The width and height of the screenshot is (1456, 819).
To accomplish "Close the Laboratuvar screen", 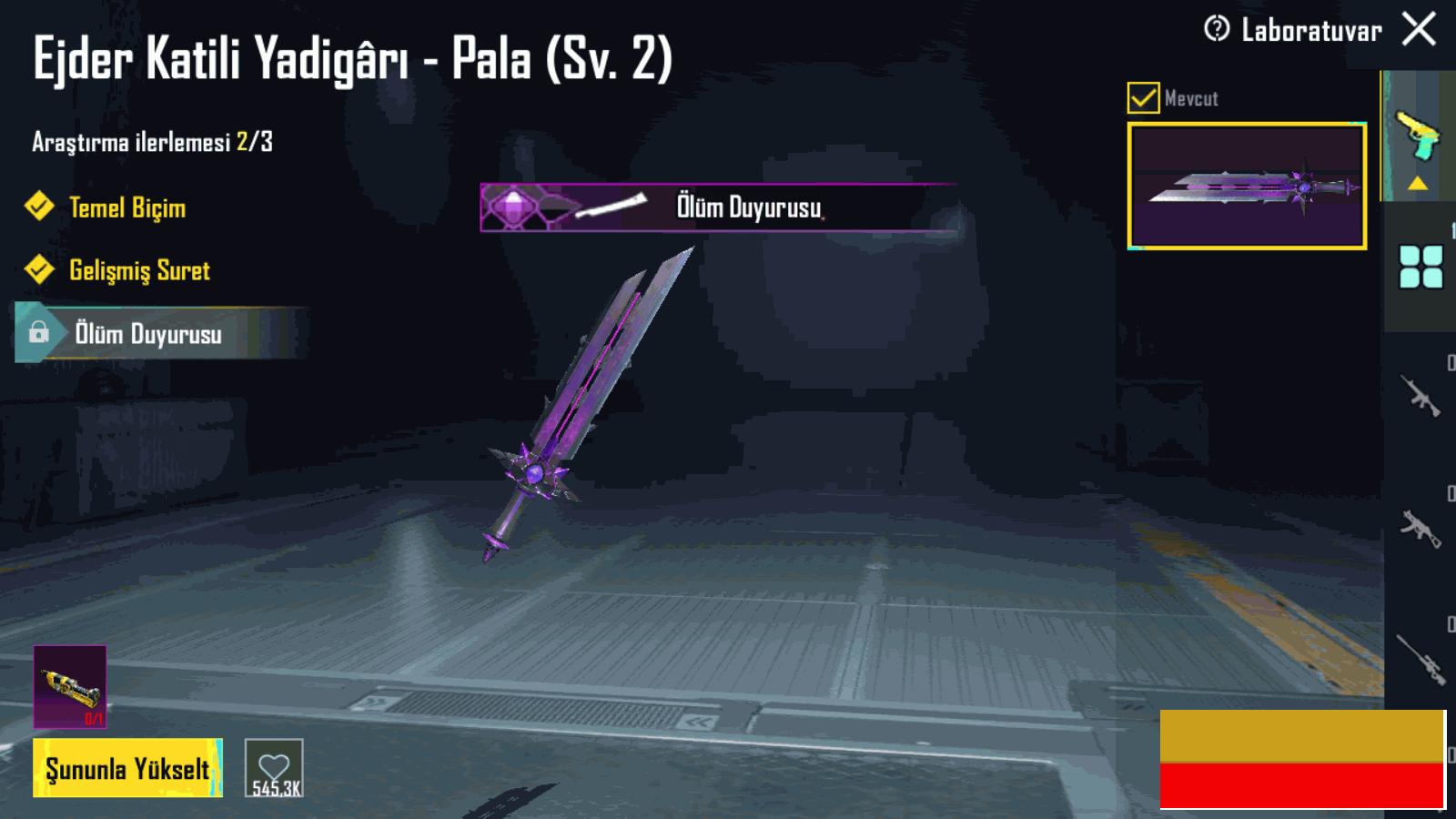I will pos(1419,29).
